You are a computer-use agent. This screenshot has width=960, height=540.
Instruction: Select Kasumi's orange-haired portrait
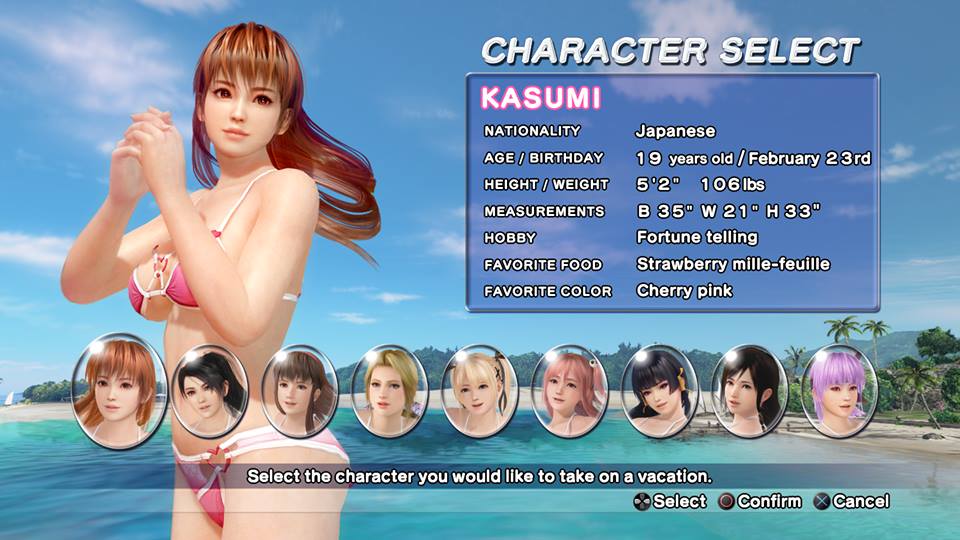pyautogui.click(x=119, y=391)
